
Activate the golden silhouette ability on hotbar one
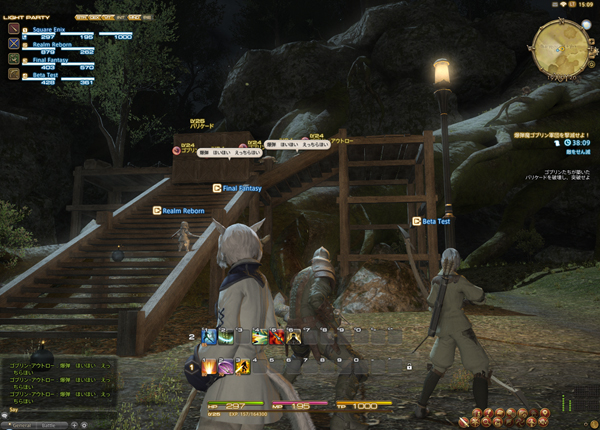[x=243, y=367]
